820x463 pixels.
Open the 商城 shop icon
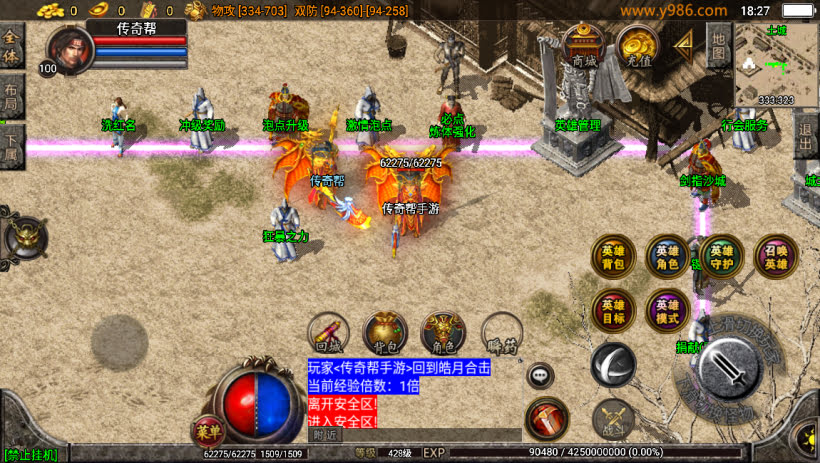point(584,46)
